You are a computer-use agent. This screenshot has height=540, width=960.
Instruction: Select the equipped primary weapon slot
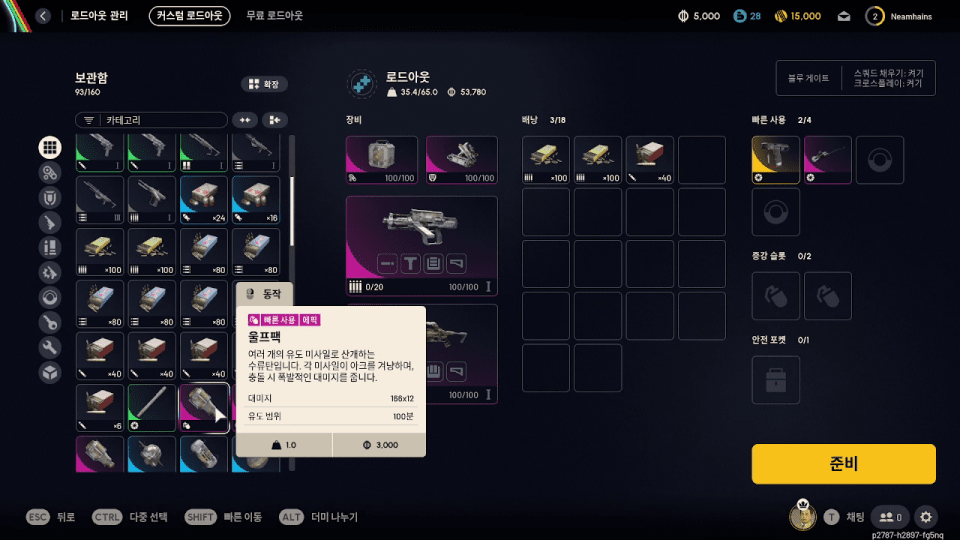click(x=421, y=237)
